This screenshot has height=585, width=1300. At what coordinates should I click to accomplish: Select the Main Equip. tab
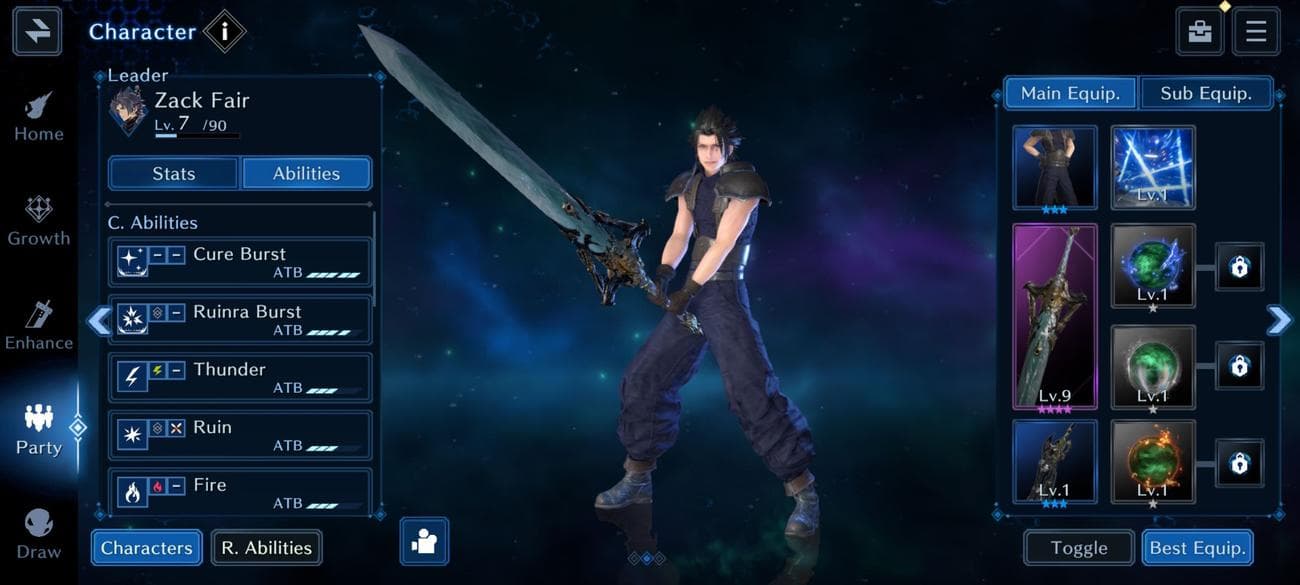(1069, 93)
